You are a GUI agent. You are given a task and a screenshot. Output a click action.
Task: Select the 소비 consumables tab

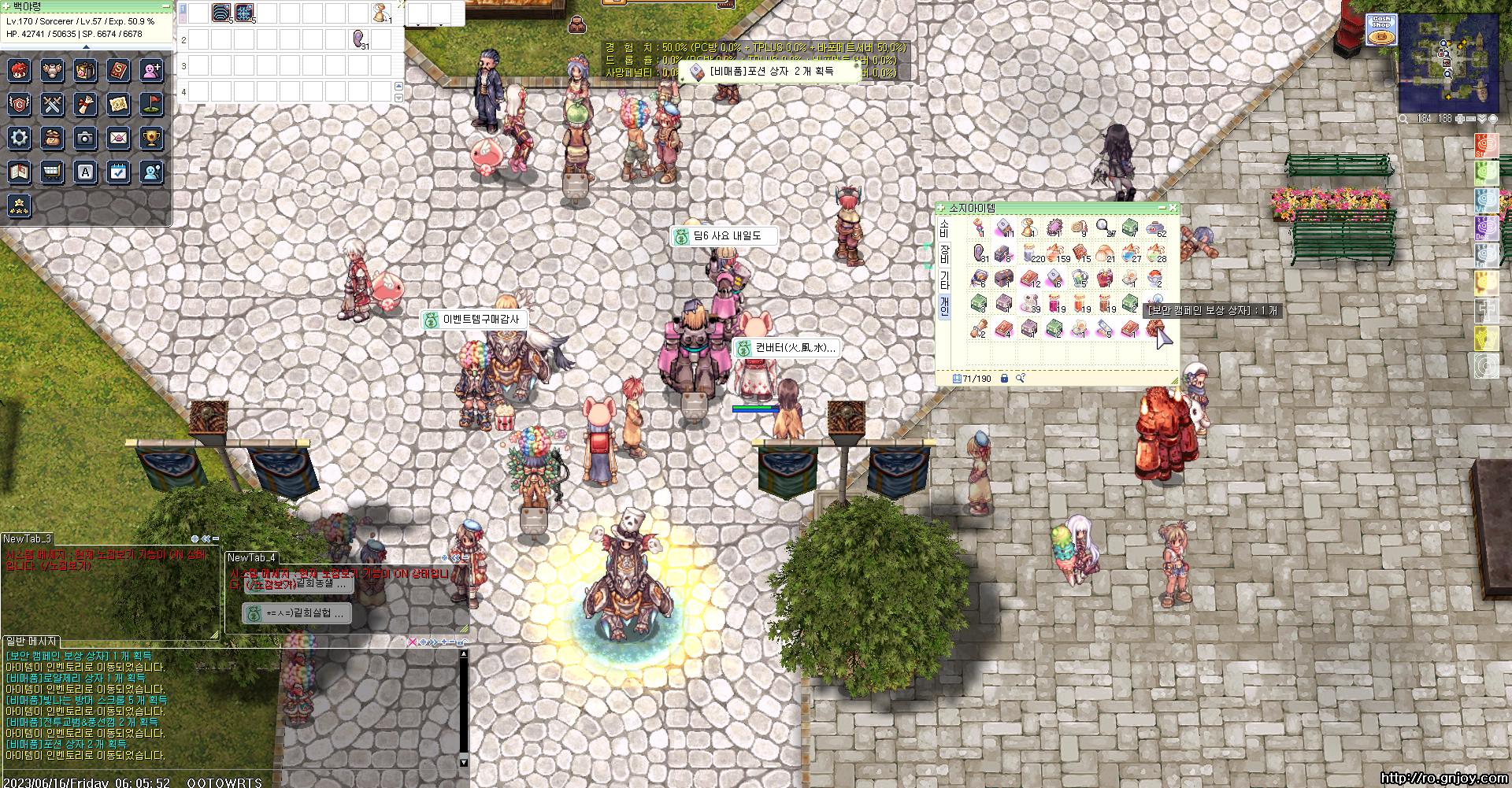[x=945, y=228]
